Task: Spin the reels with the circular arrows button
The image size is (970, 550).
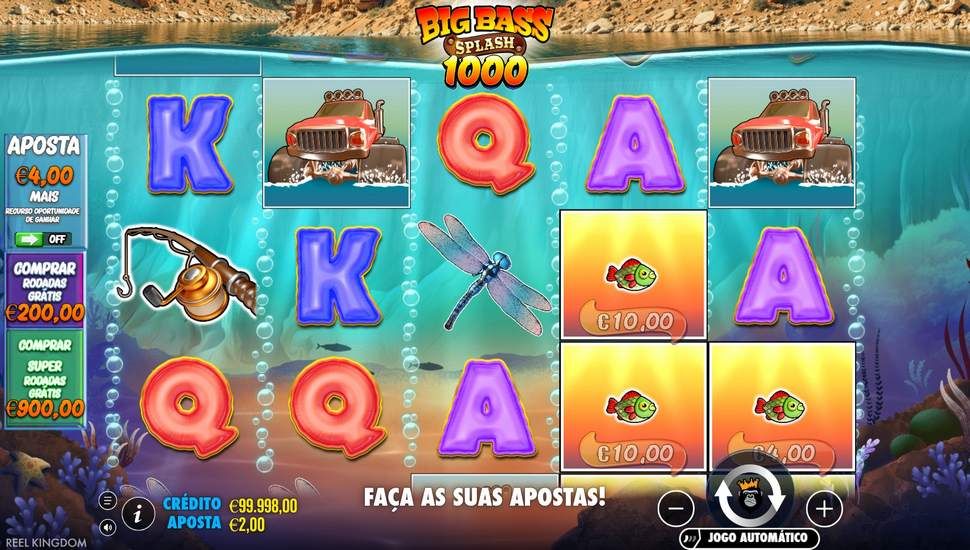Action: pyautogui.click(x=750, y=497)
